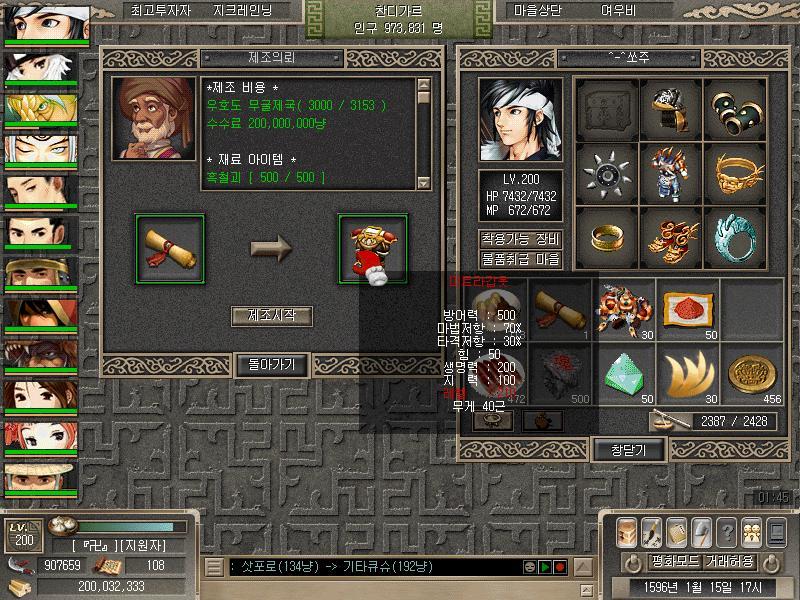Open the 물품취급 마을 list

point(520,258)
